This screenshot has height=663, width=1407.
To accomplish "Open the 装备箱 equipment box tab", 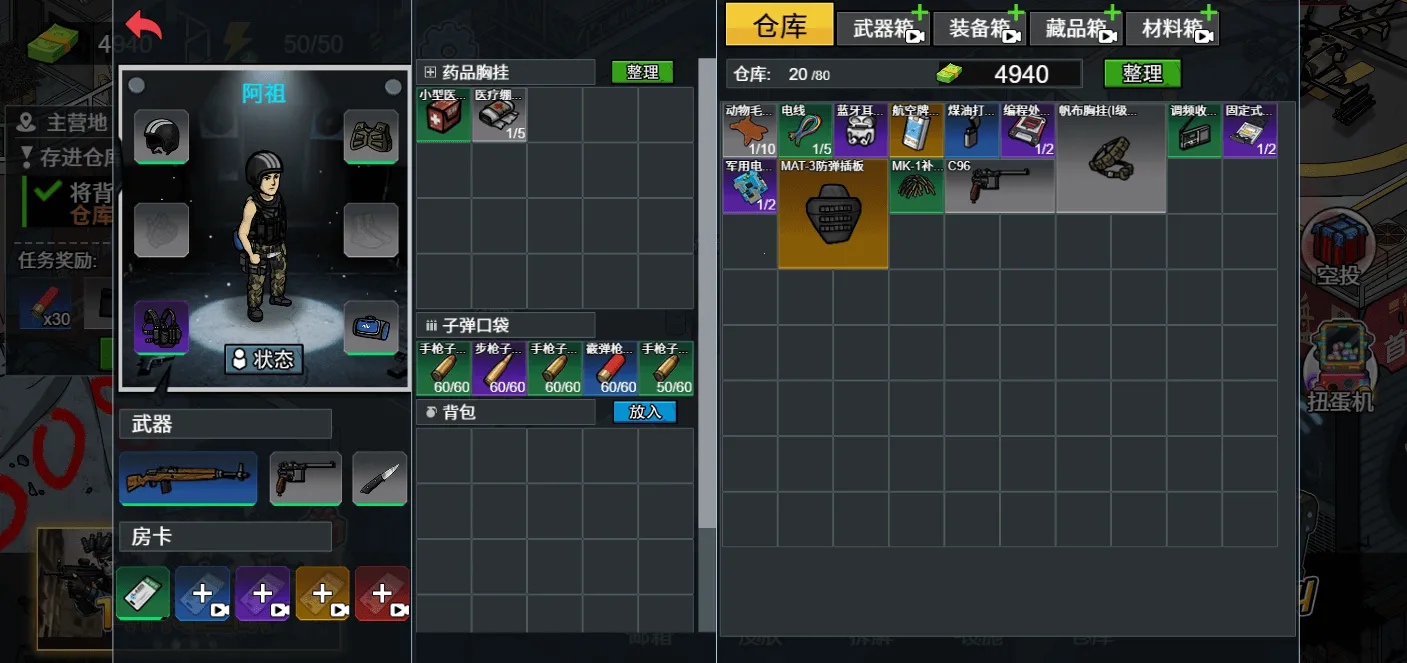I will point(978,28).
